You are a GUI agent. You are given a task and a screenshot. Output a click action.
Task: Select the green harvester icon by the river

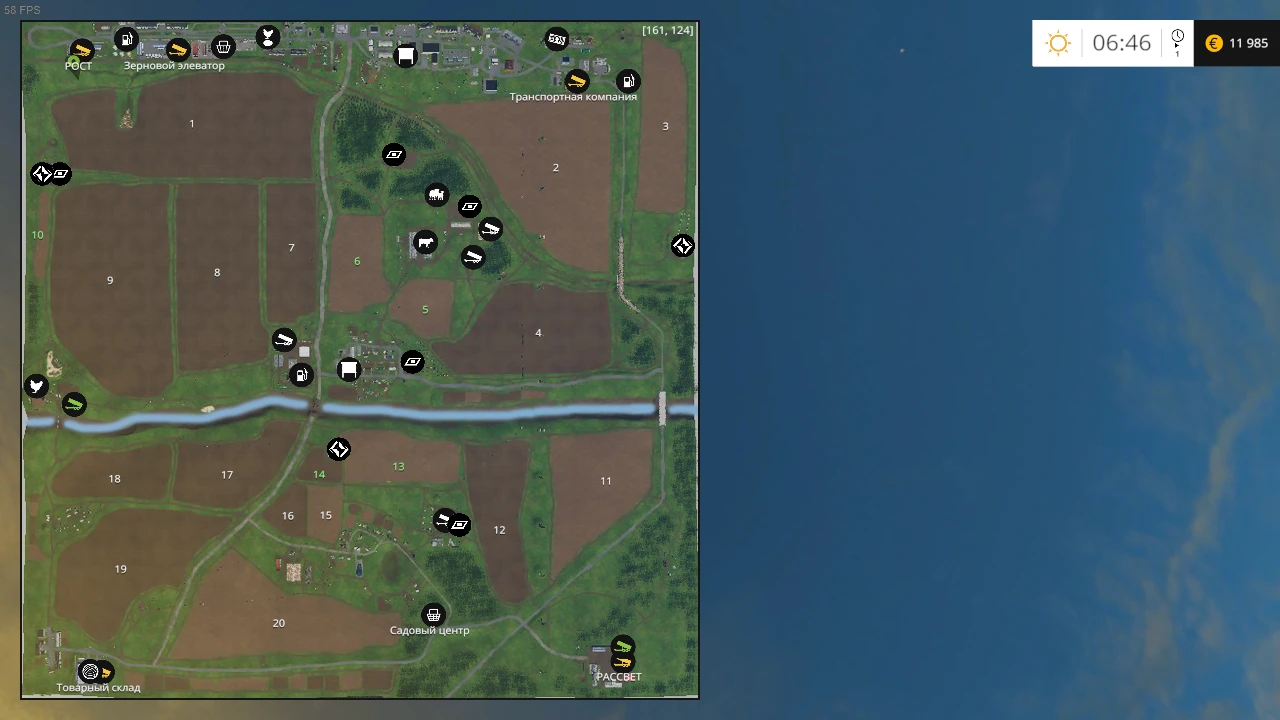[75, 404]
